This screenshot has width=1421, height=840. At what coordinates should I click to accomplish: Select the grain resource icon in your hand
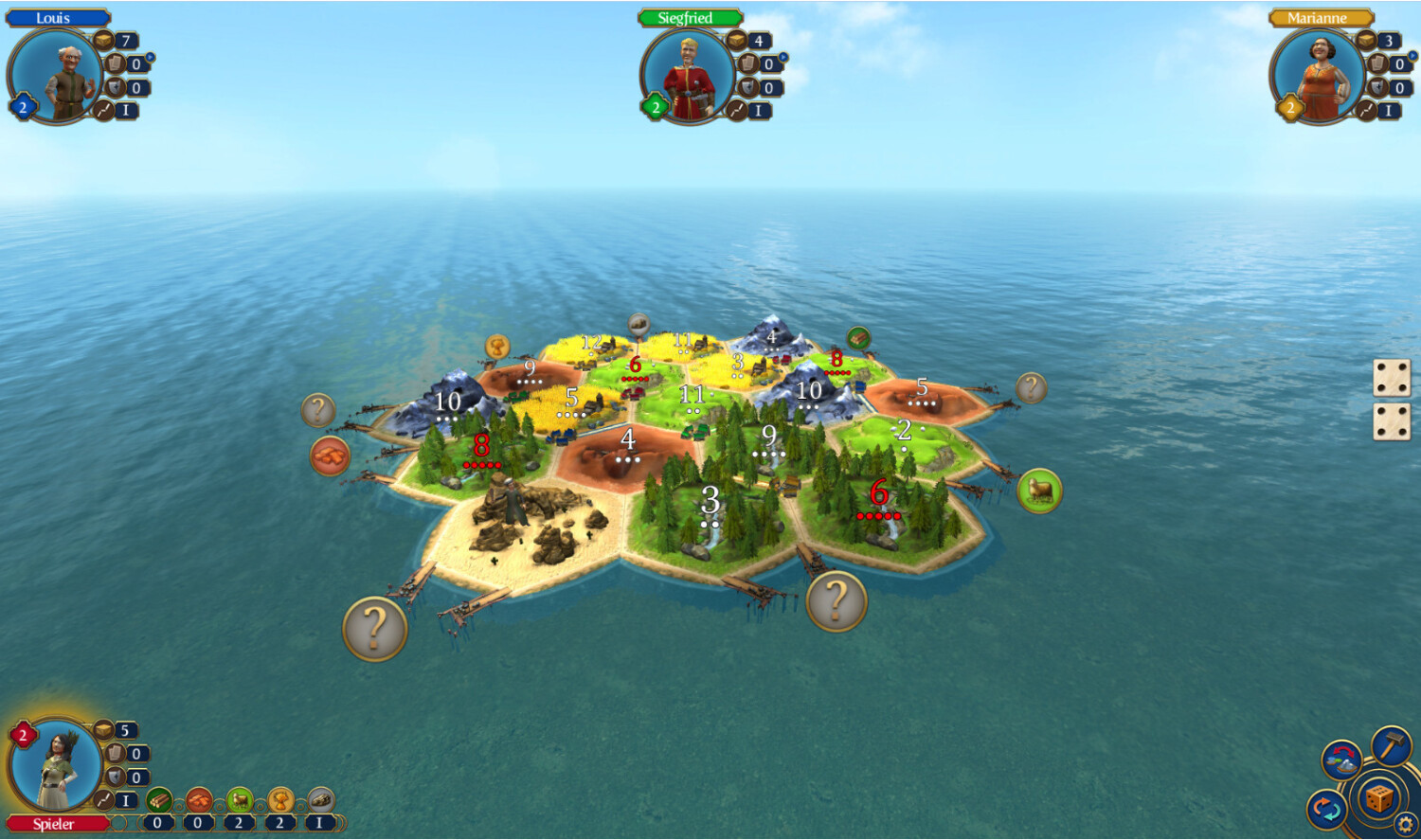click(280, 801)
